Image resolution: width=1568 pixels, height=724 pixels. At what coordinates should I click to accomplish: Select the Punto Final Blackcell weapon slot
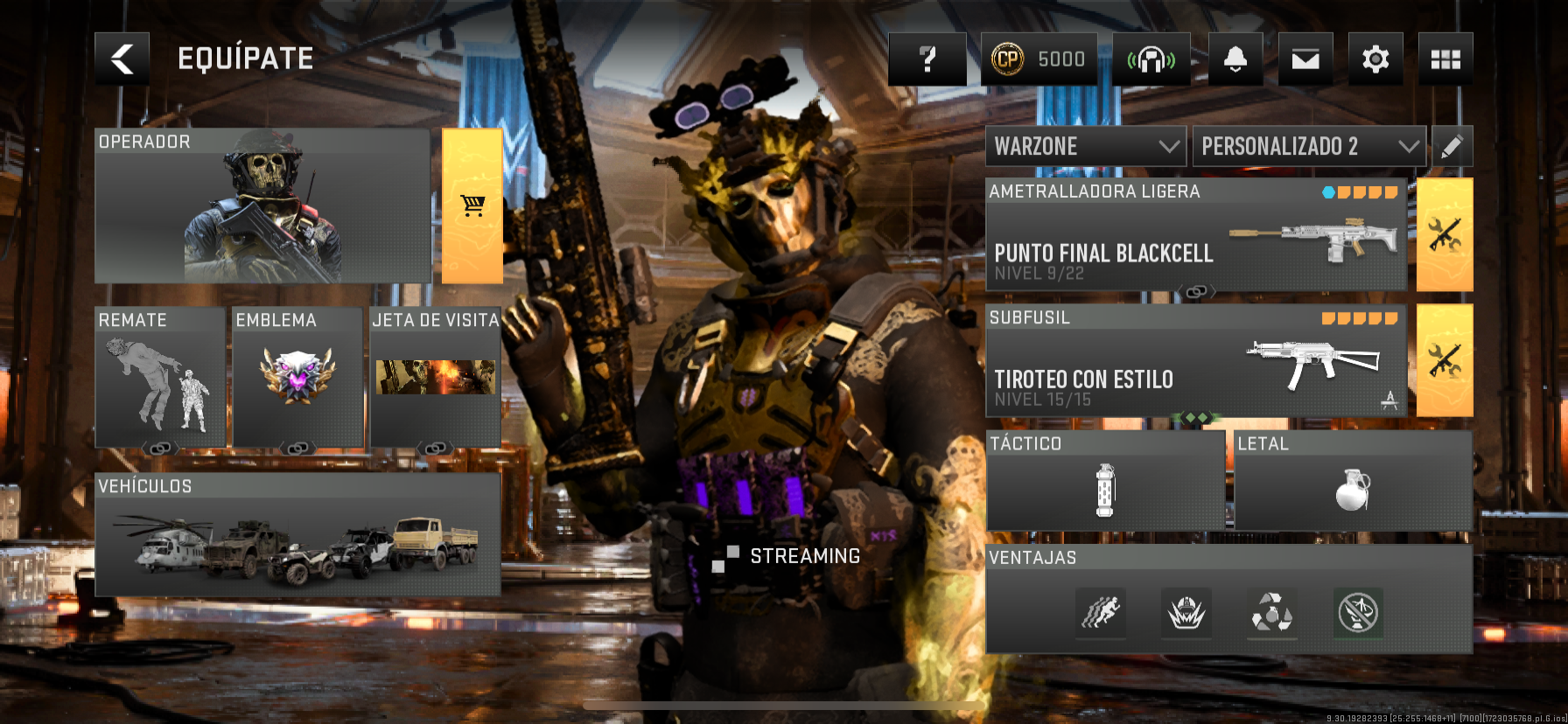tap(1195, 236)
